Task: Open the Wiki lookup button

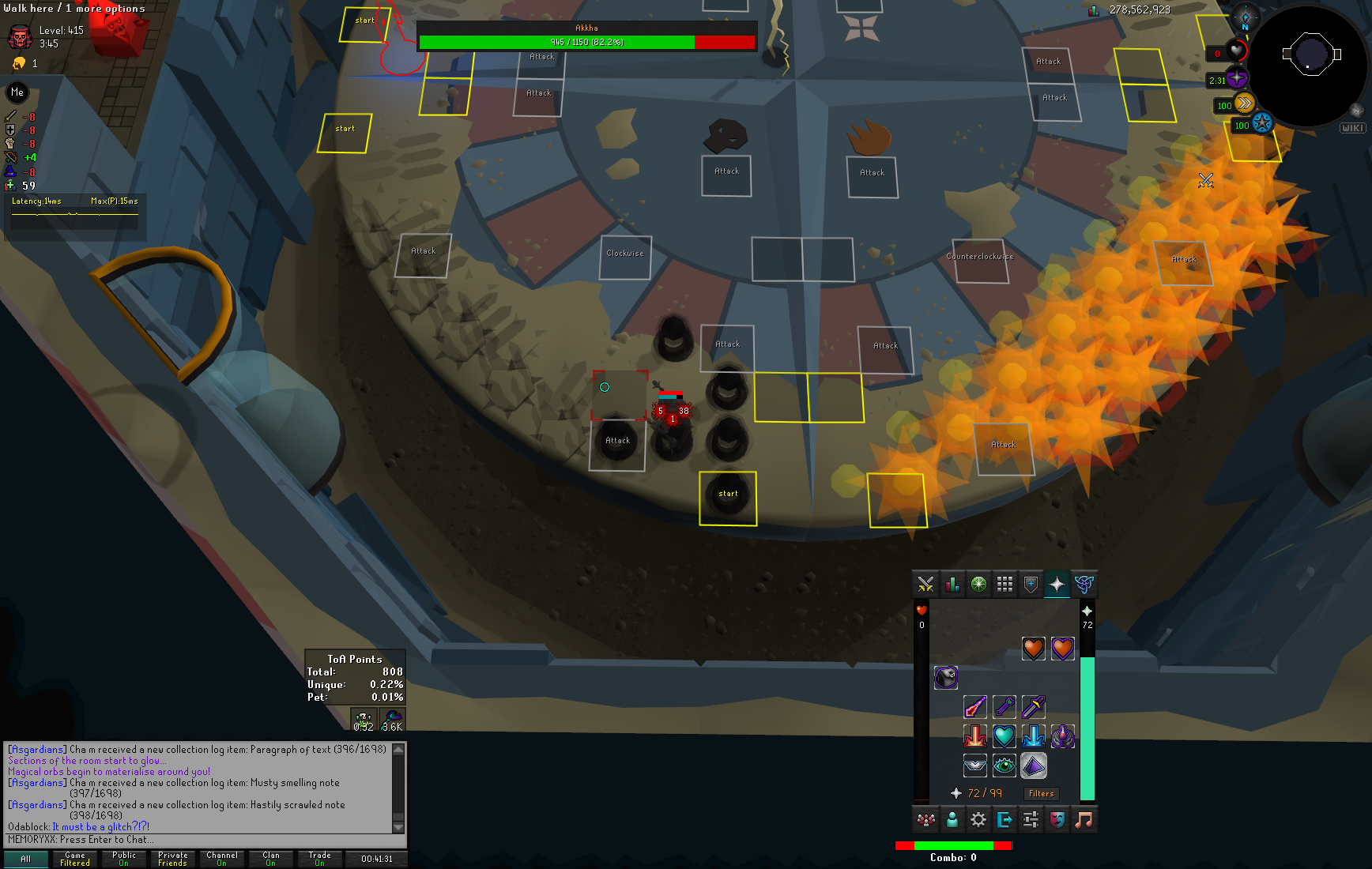Action: 1352,128
